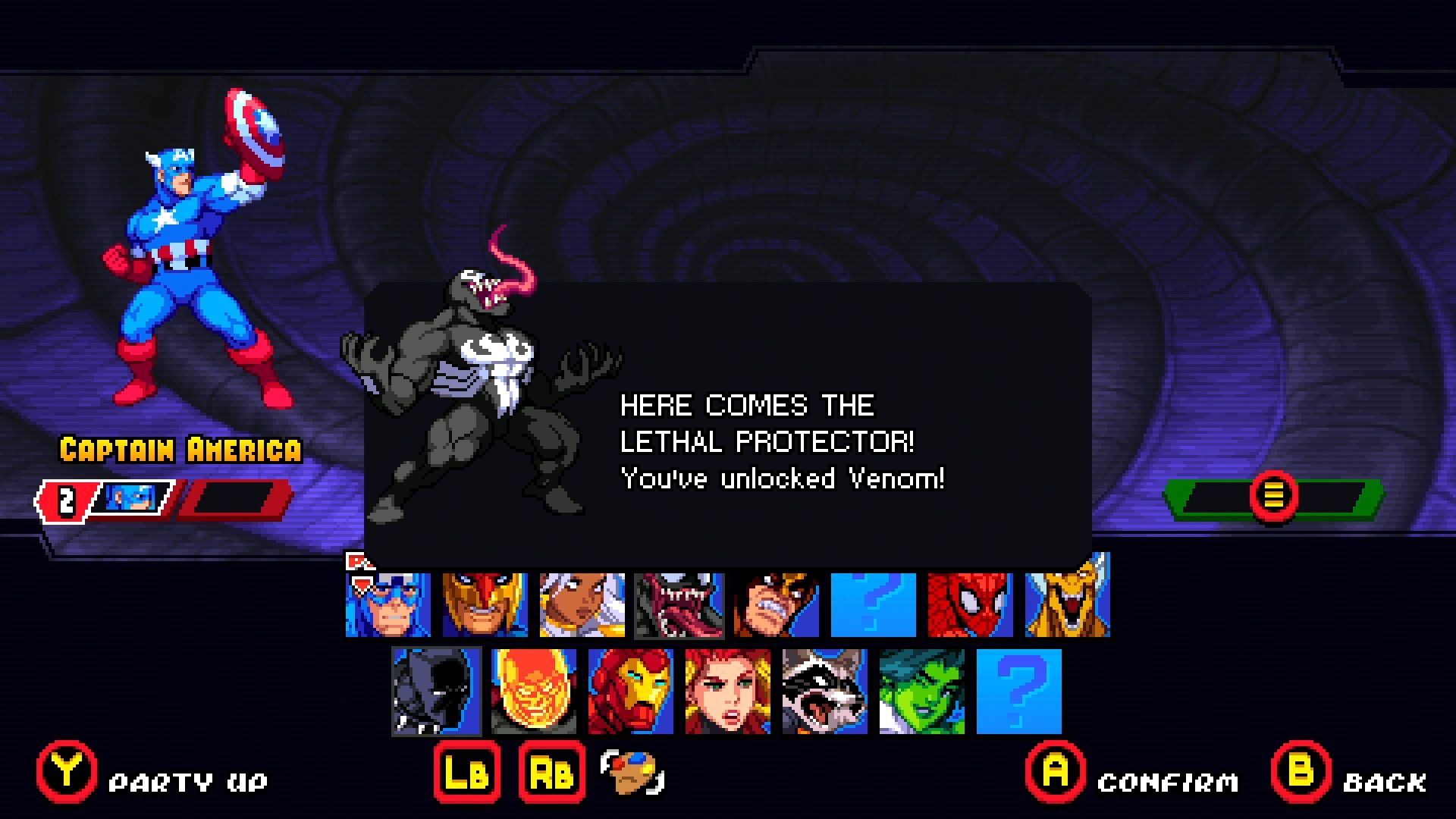Select the Iron Man character portrait

630,692
